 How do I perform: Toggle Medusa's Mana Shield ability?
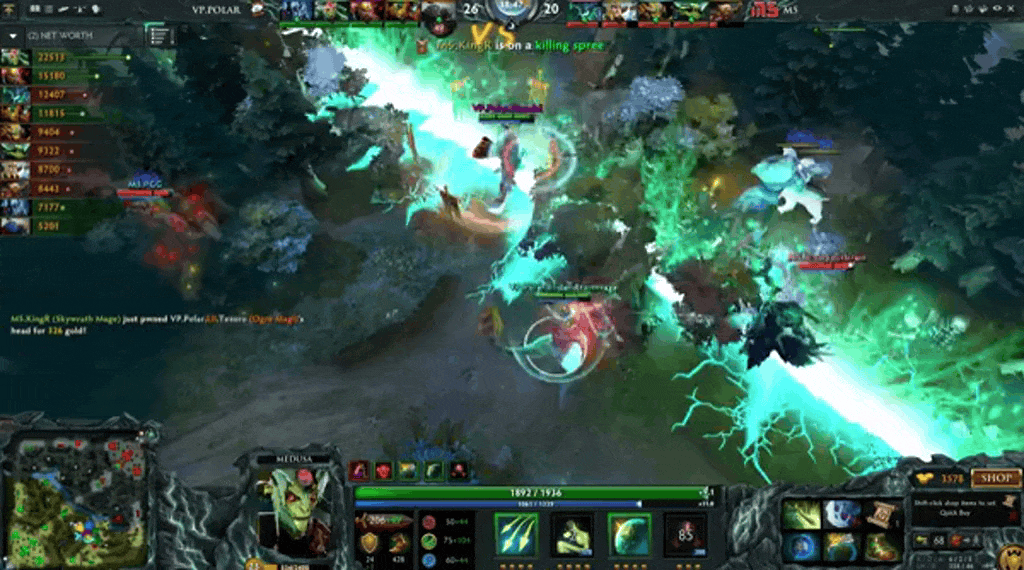click(629, 534)
